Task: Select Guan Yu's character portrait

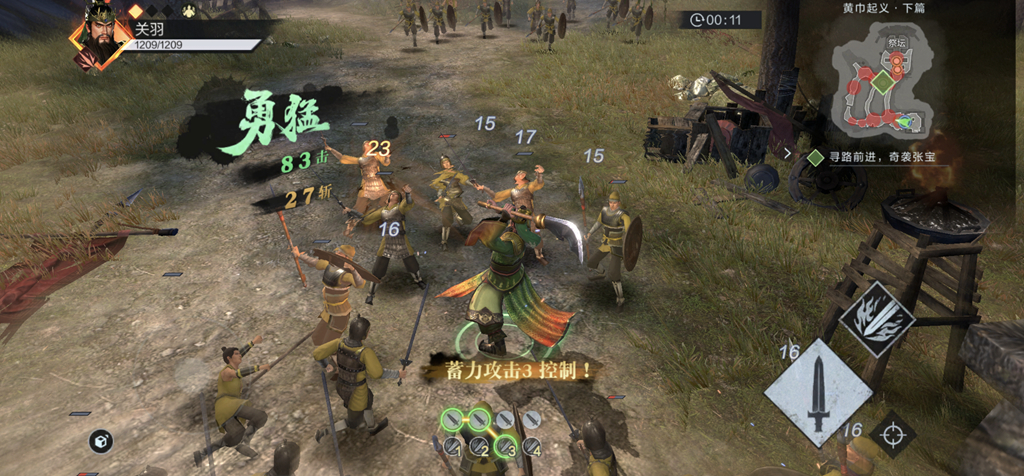Action: coord(100,38)
